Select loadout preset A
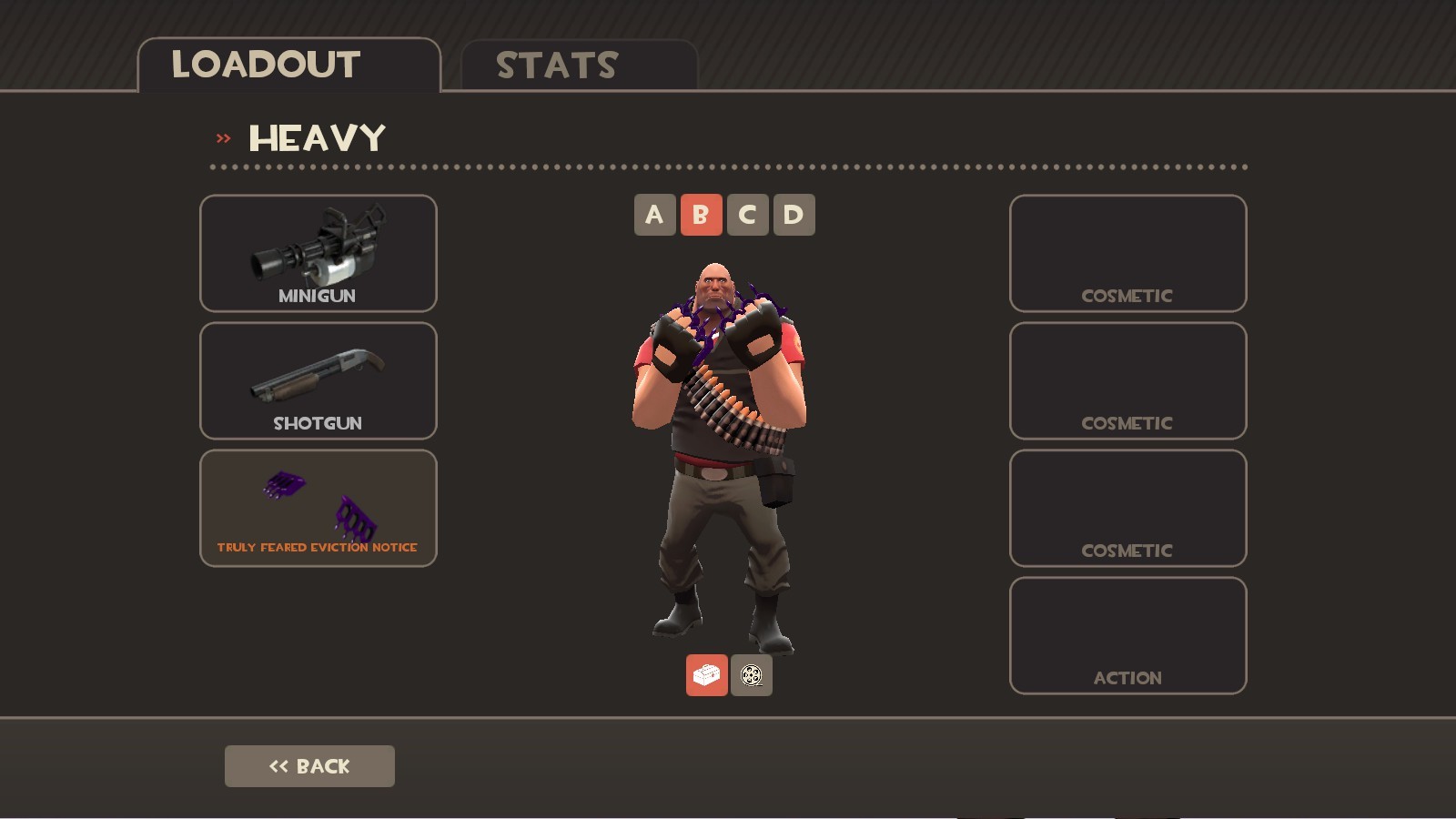 pos(654,215)
